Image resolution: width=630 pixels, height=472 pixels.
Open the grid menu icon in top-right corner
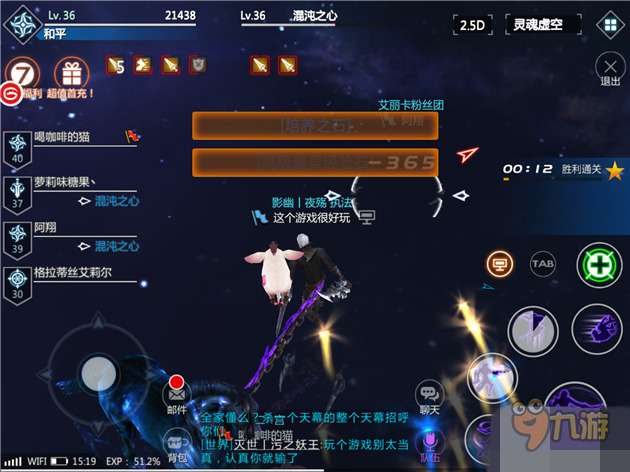[608, 25]
